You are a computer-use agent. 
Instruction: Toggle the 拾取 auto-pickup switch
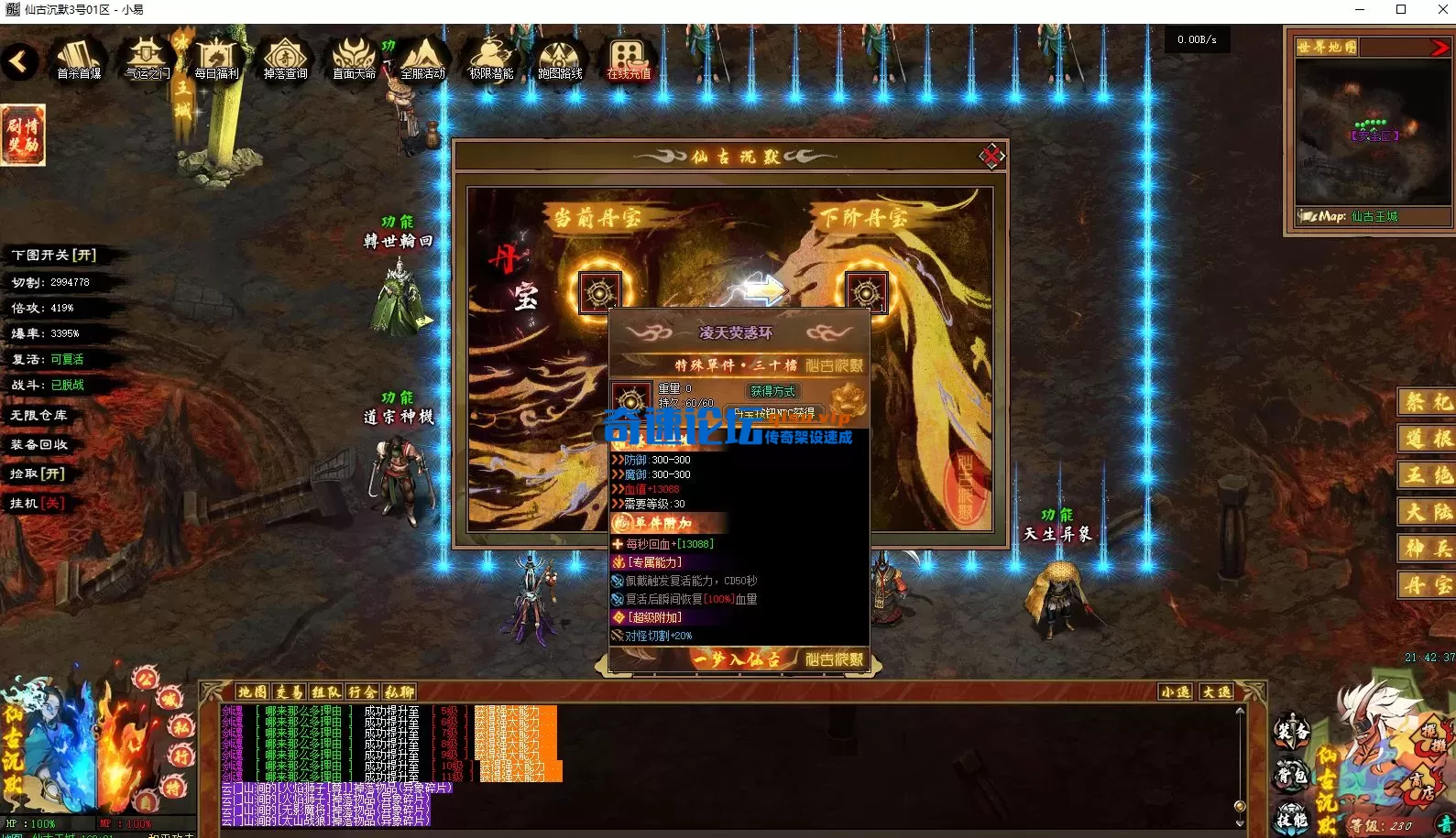[38, 474]
